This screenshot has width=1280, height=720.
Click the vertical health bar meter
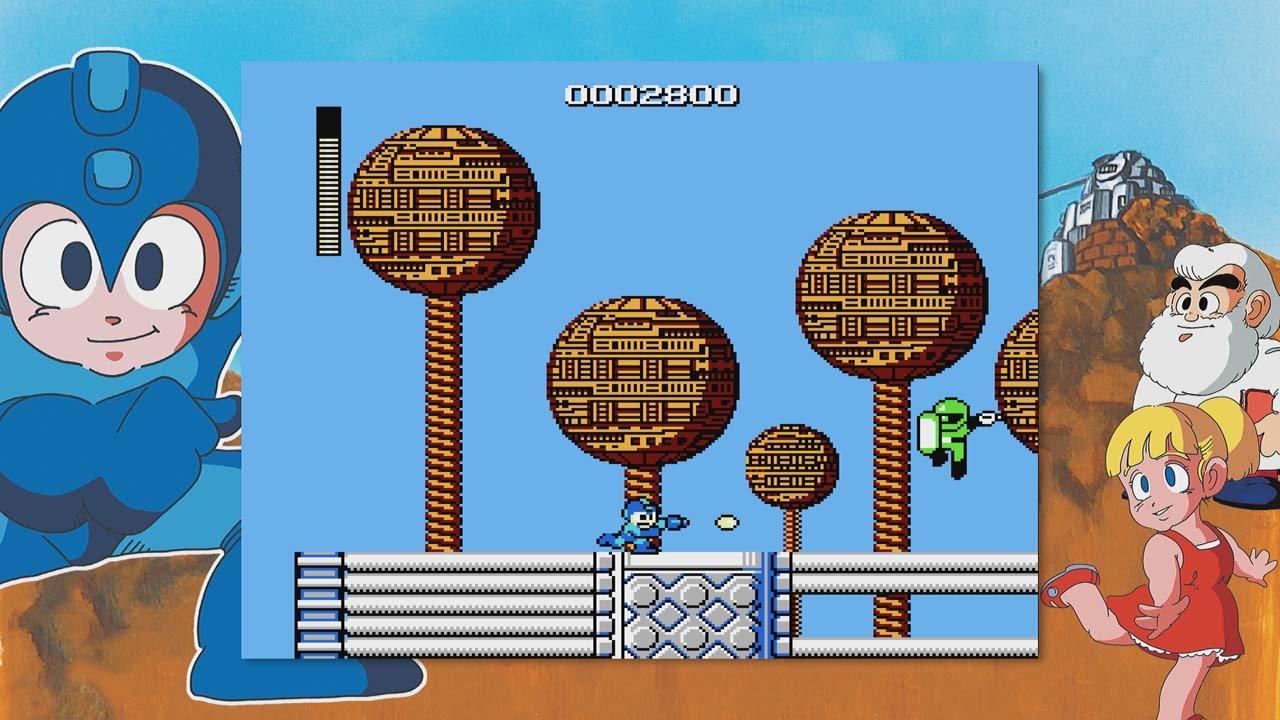[326, 180]
